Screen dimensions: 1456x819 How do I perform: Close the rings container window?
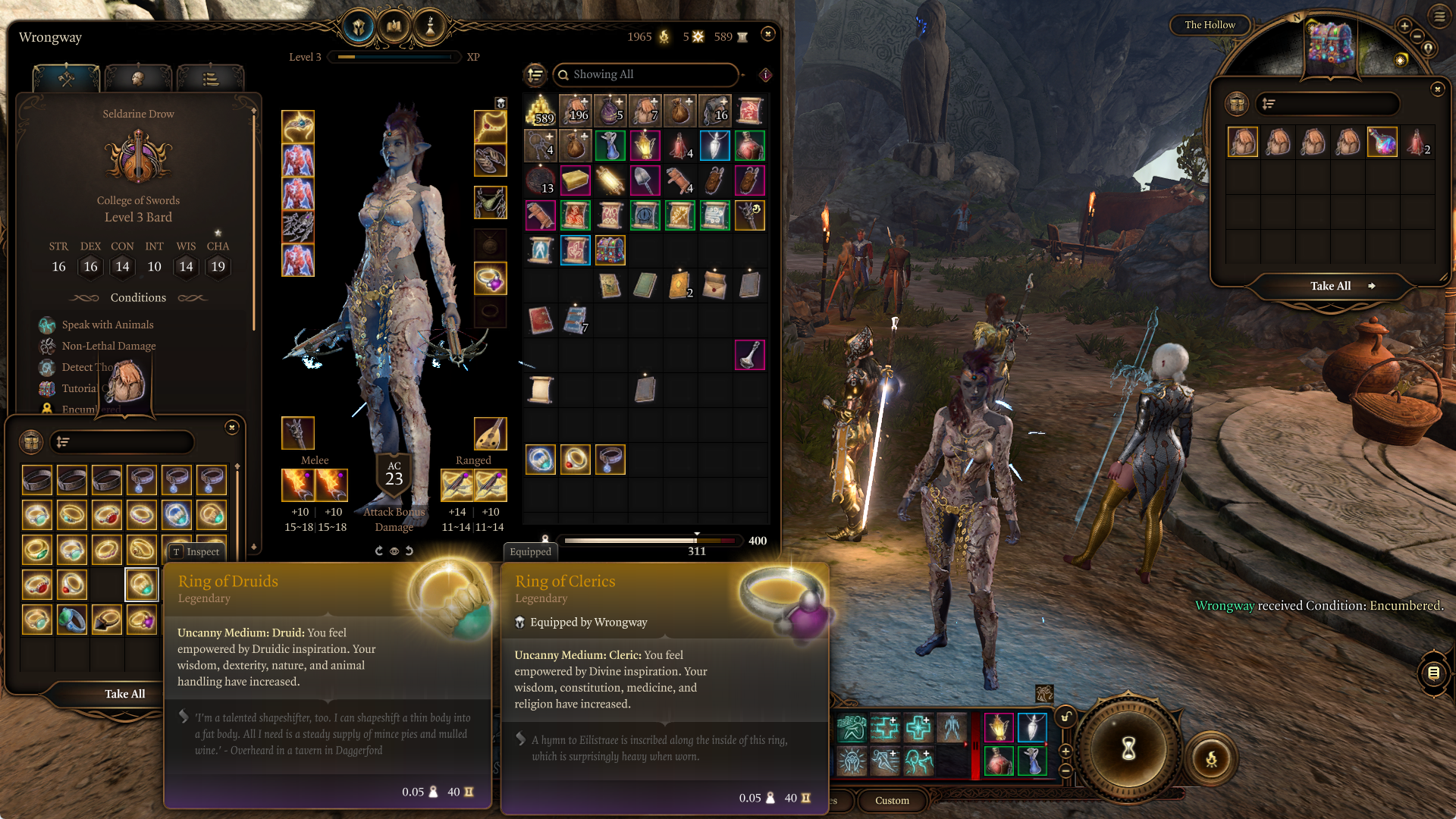pos(232,428)
